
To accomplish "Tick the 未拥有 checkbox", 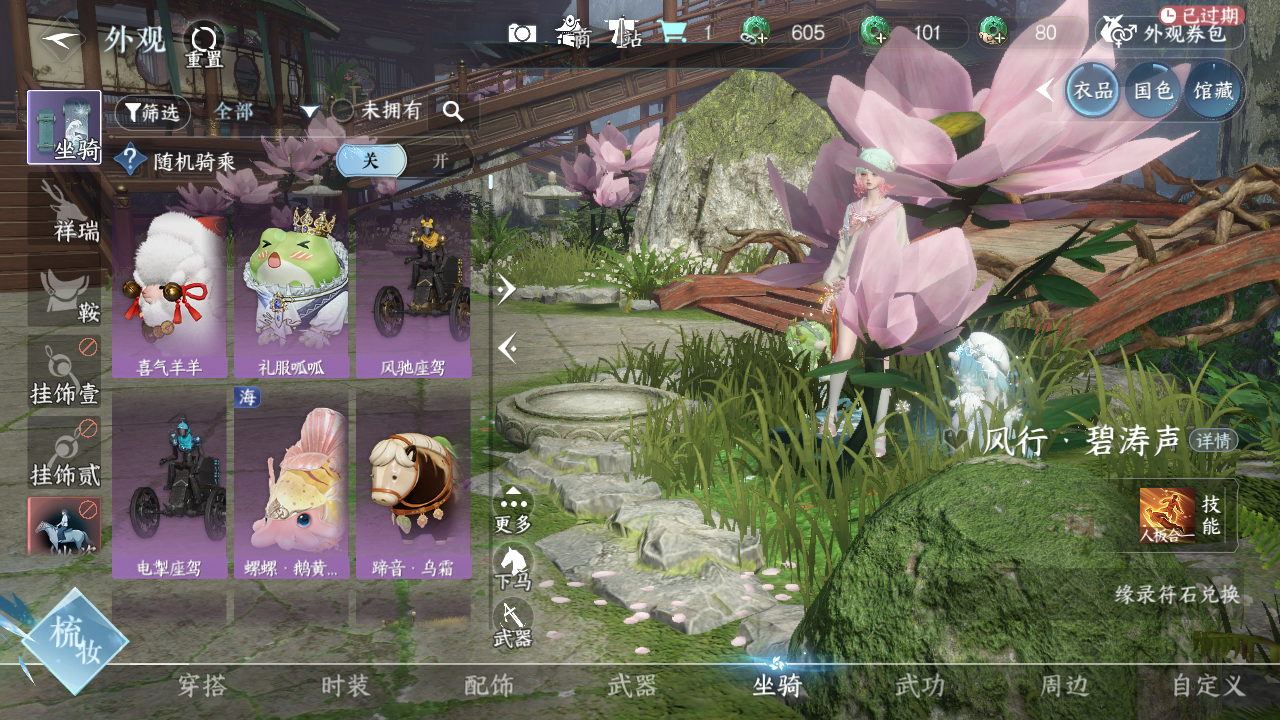I will click(343, 111).
